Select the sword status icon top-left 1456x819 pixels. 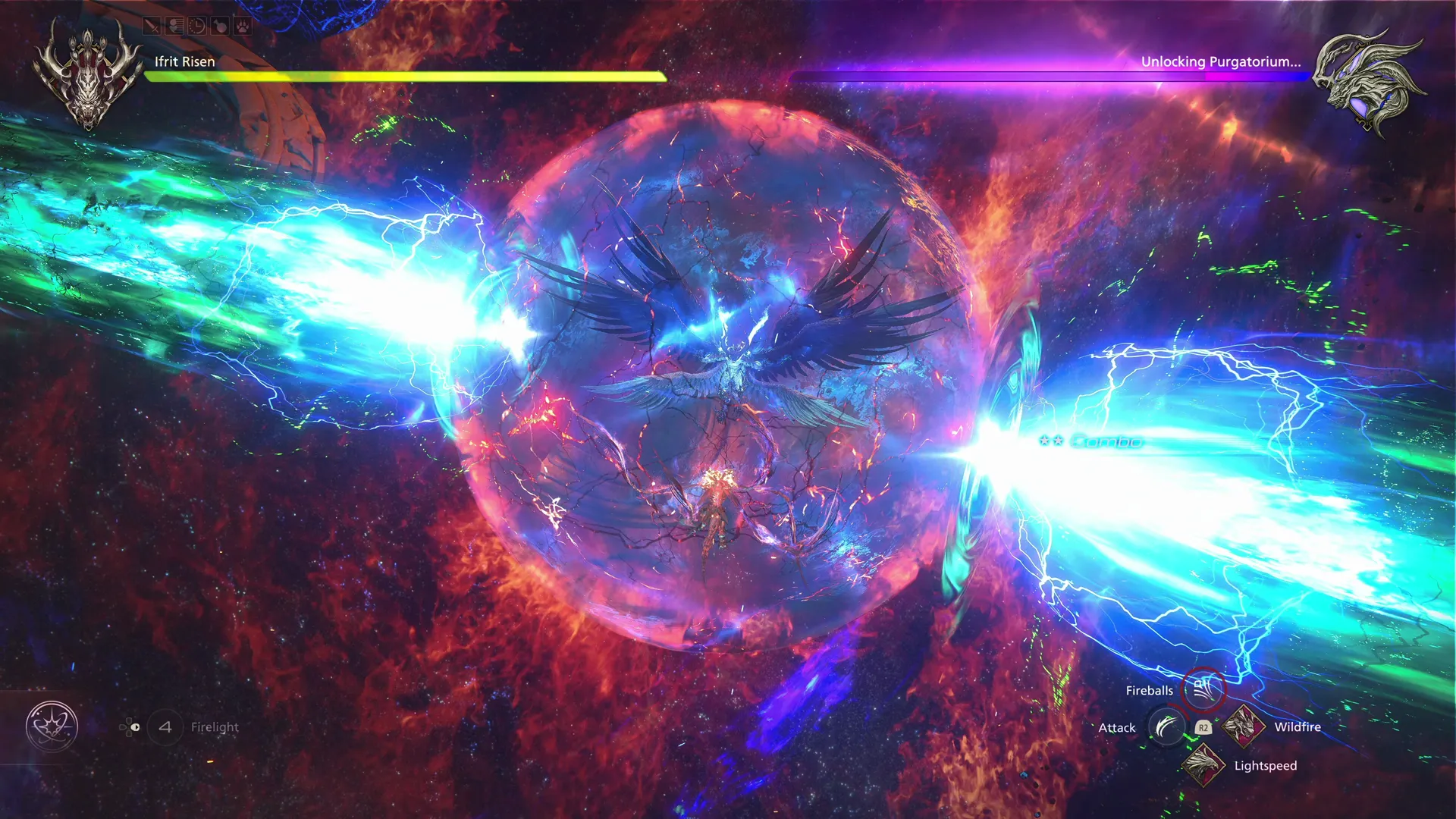152,26
